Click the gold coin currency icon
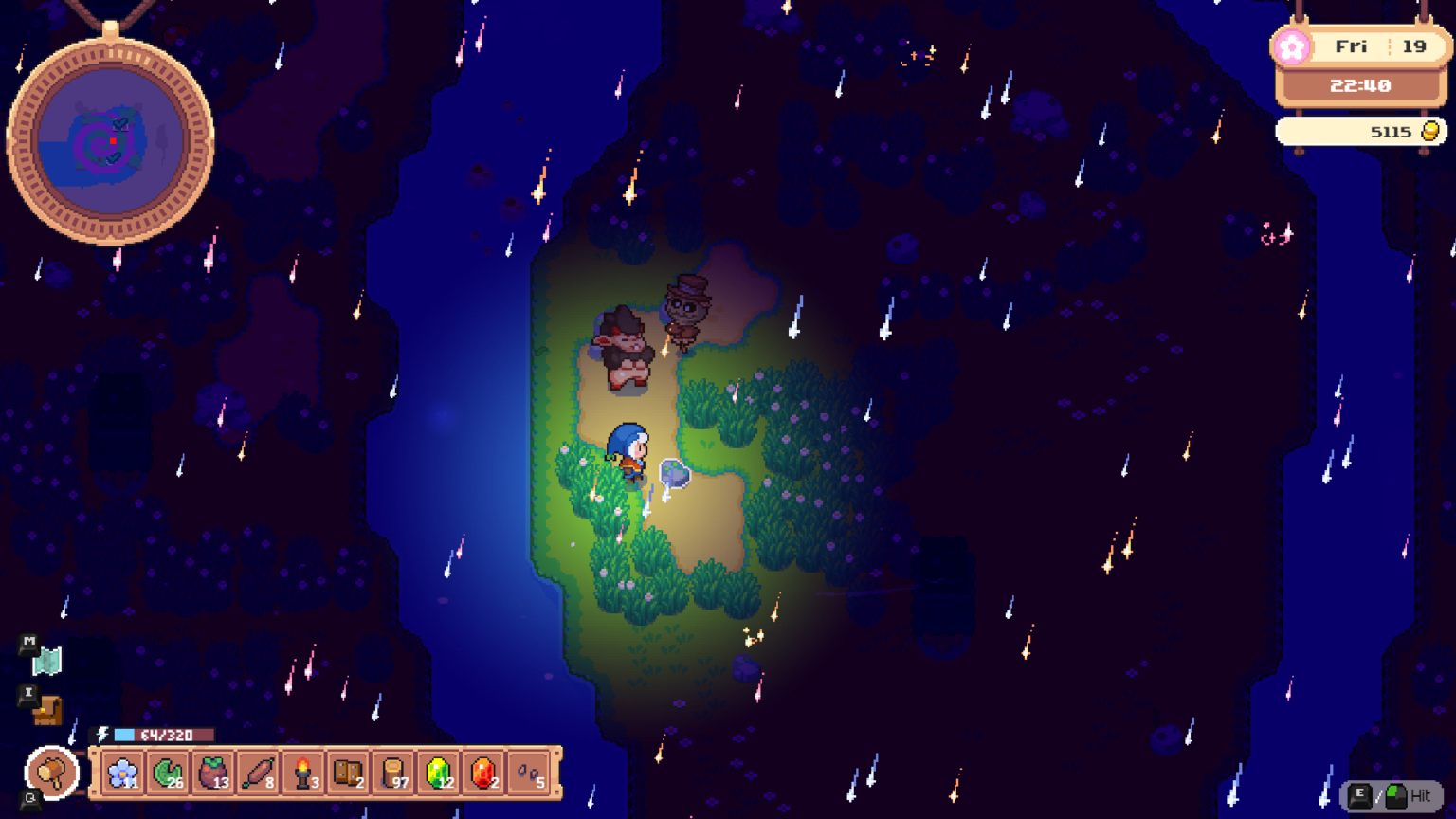The height and width of the screenshot is (819, 1456). [x=1429, y=131]
